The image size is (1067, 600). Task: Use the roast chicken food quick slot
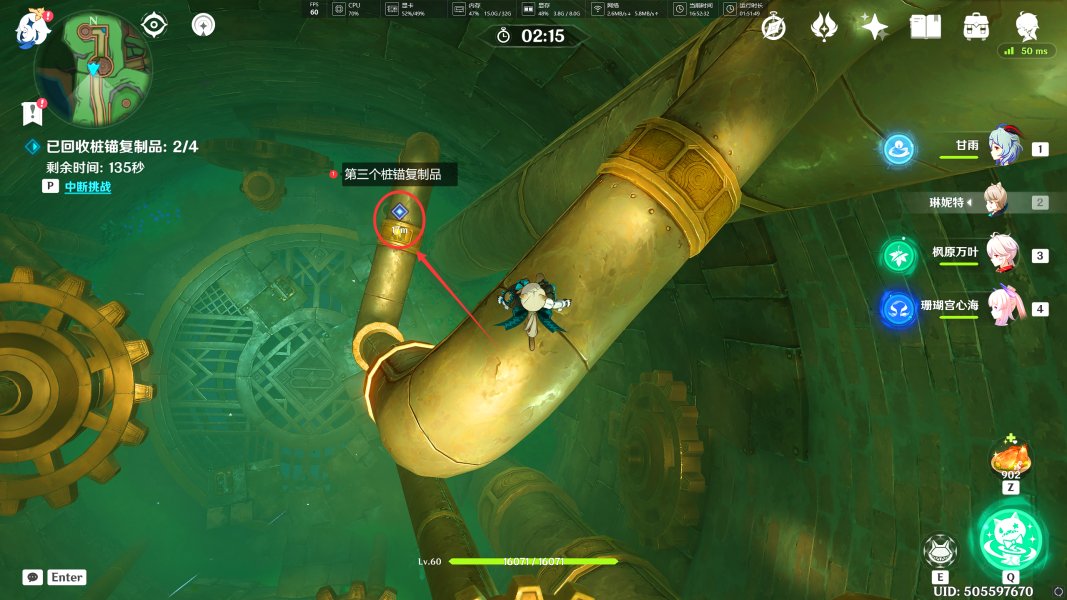click(x=1011, y=462)
